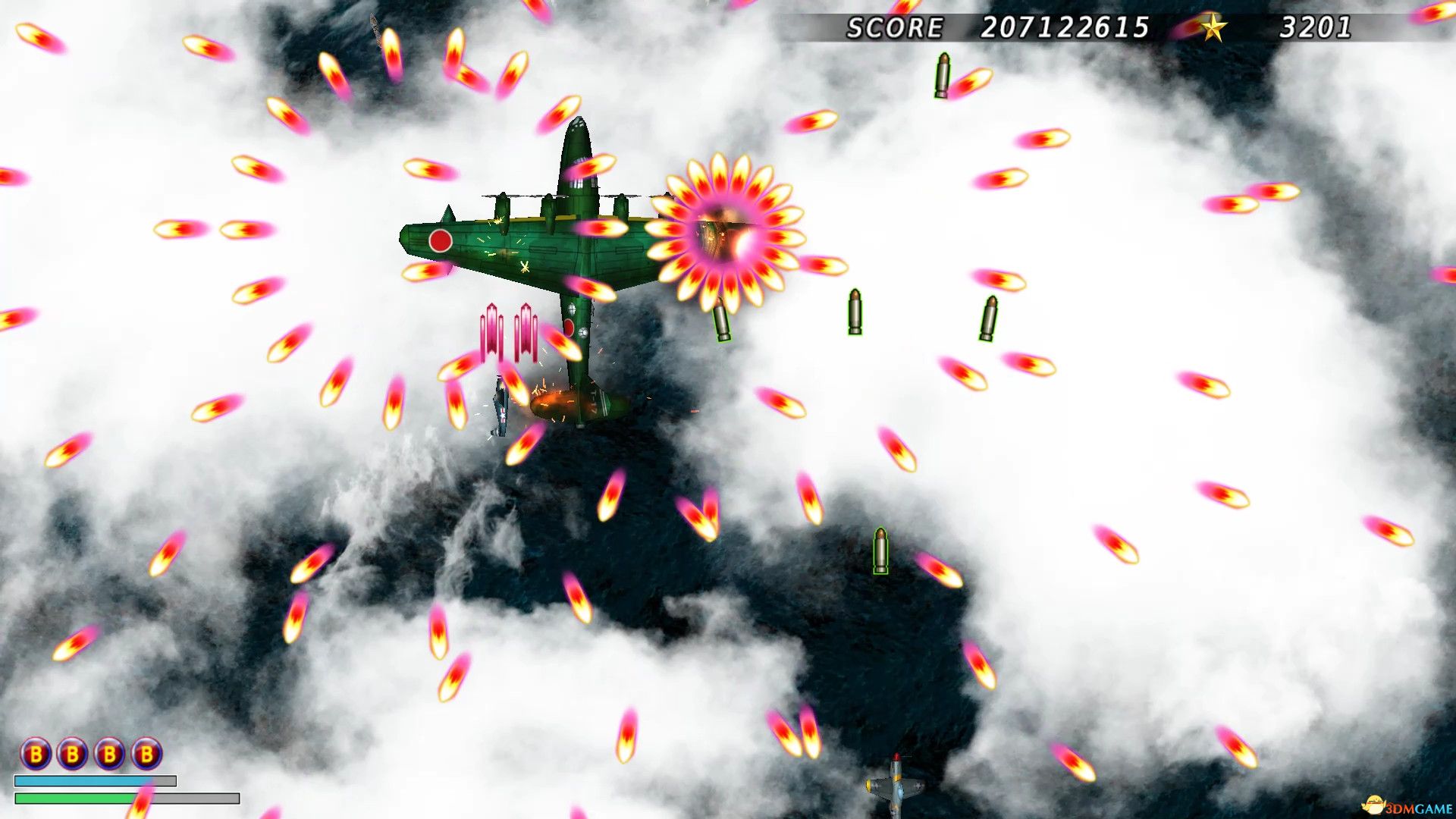Click the player fighter plane at bottom
This screenshot has width=1456, height=819.
click(x=895, y=785)
